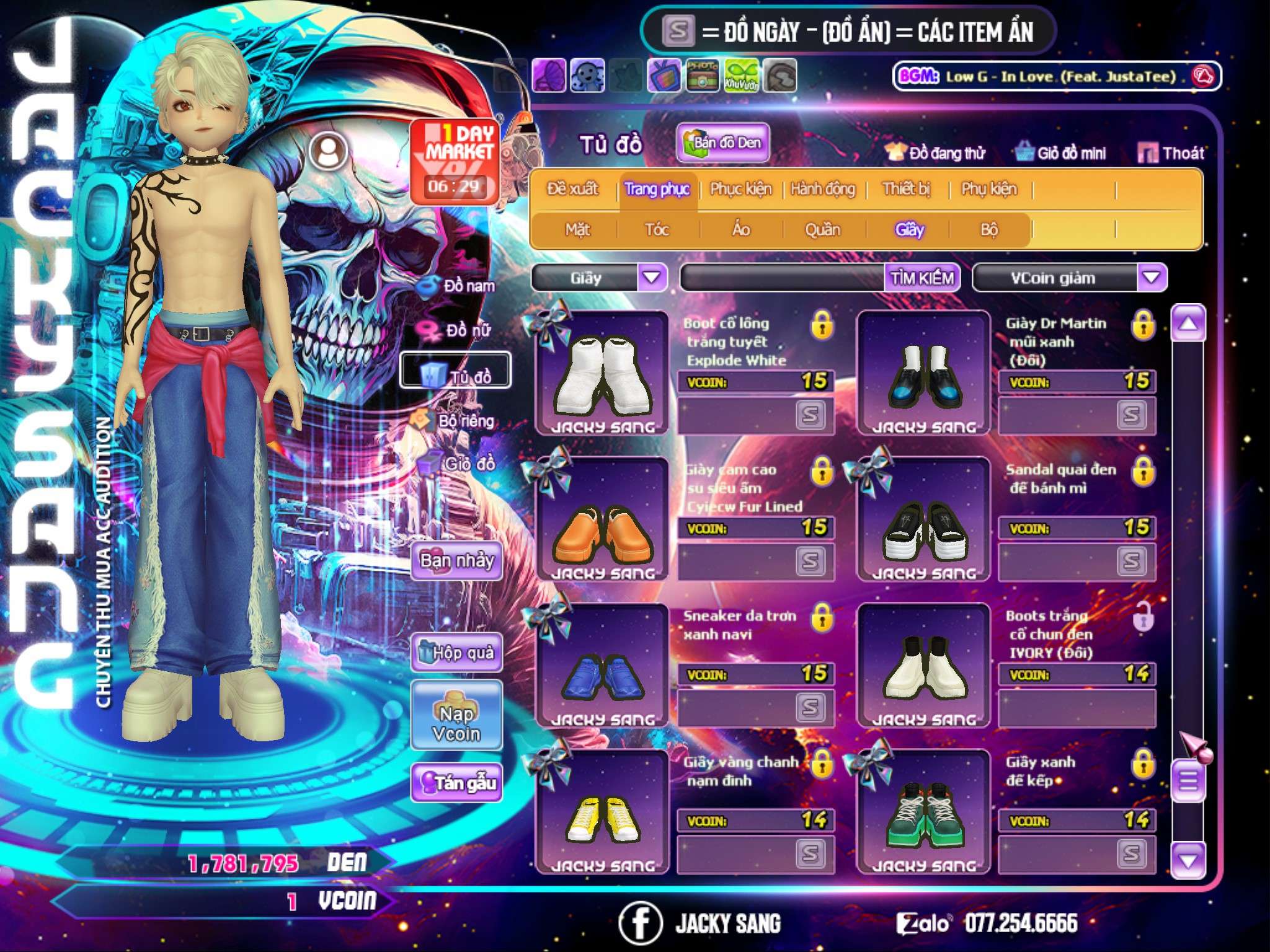Select the white Boot cổ lông thumbnail
The height and width of the screenshot is (952, 1270).
[602, 374]
